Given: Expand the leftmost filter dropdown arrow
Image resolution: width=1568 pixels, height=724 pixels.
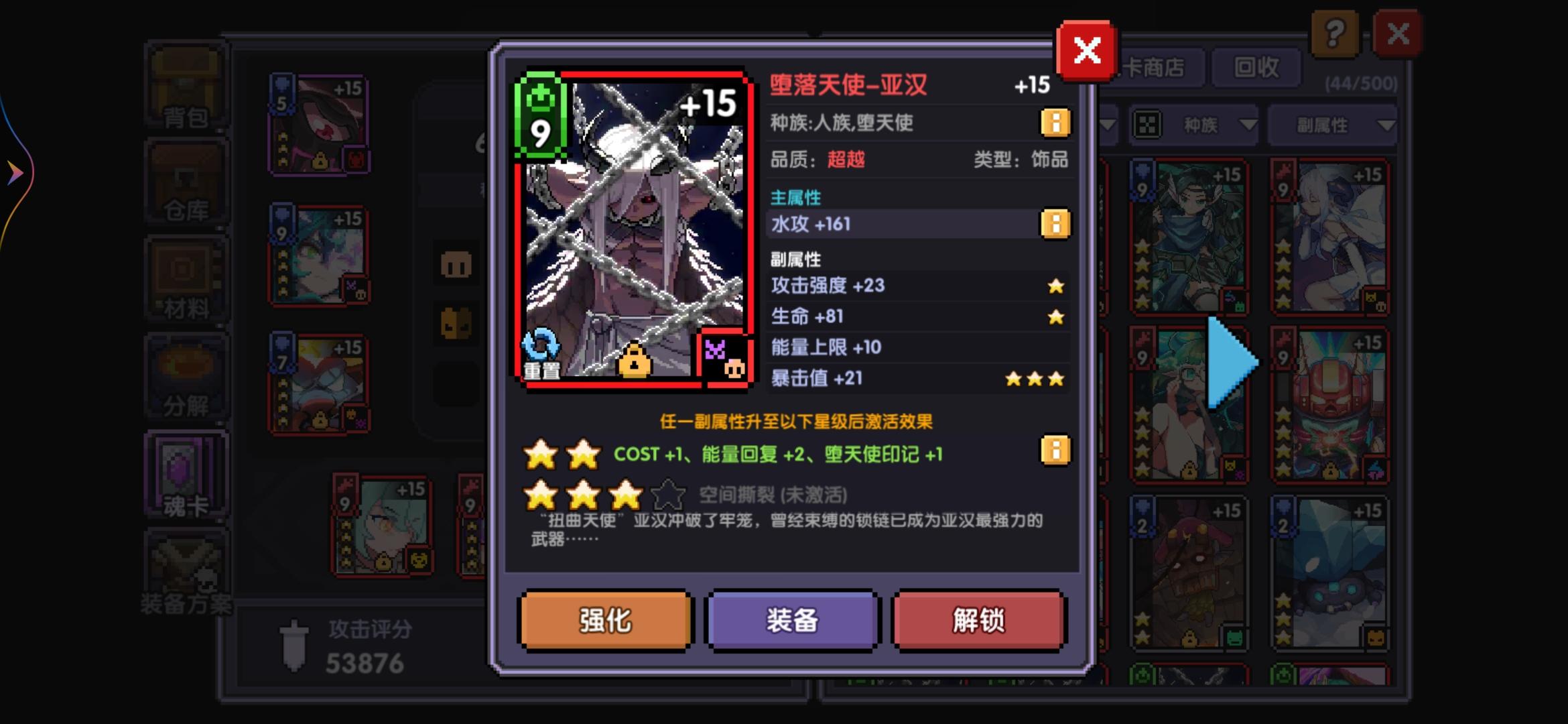Looking at the screenshot, I should [1107, 125].
